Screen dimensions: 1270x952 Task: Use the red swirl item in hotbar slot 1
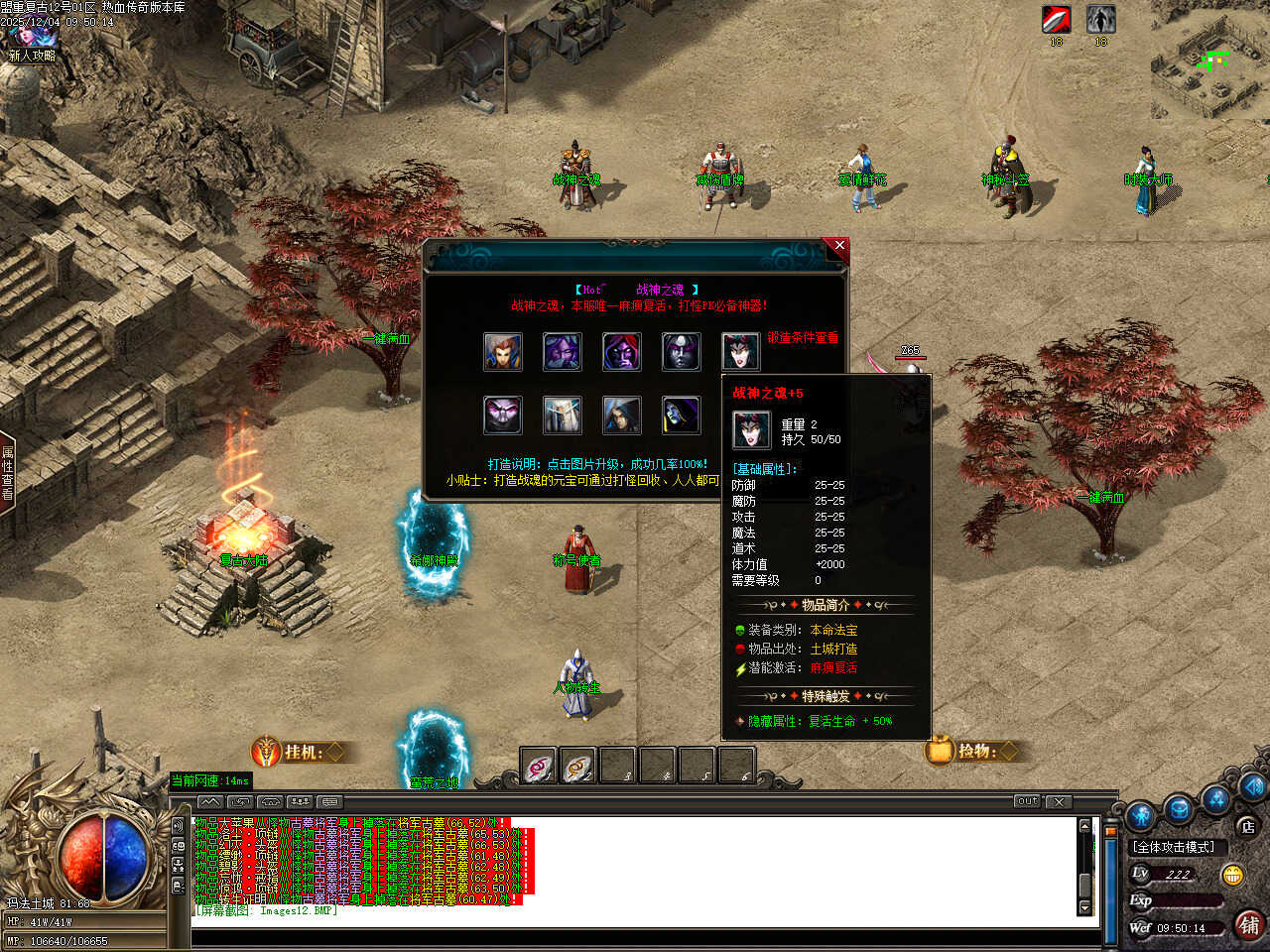click(x=539, y=767)
